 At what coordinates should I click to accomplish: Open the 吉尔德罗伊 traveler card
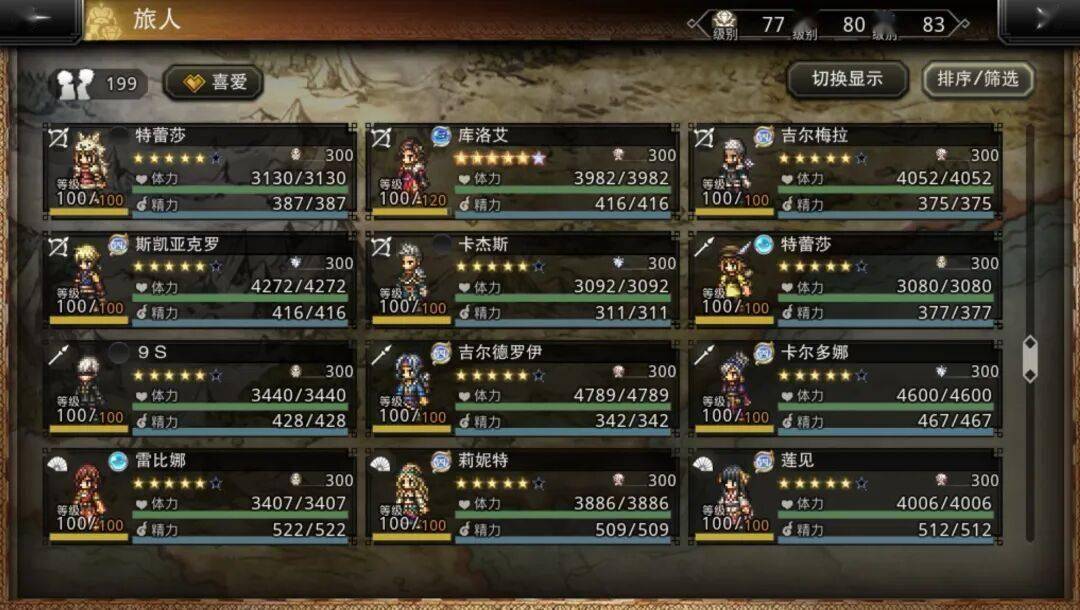click(x=522, y=387)
